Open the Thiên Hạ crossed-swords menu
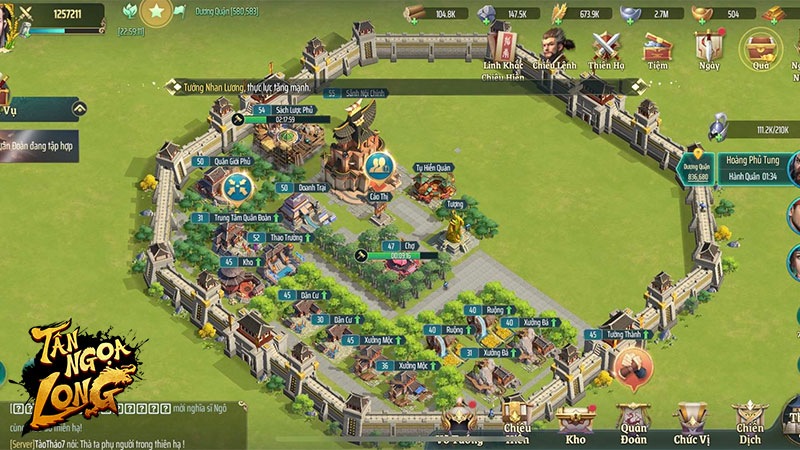Viewport: 800px width, 450px height. tap(606, 49)
